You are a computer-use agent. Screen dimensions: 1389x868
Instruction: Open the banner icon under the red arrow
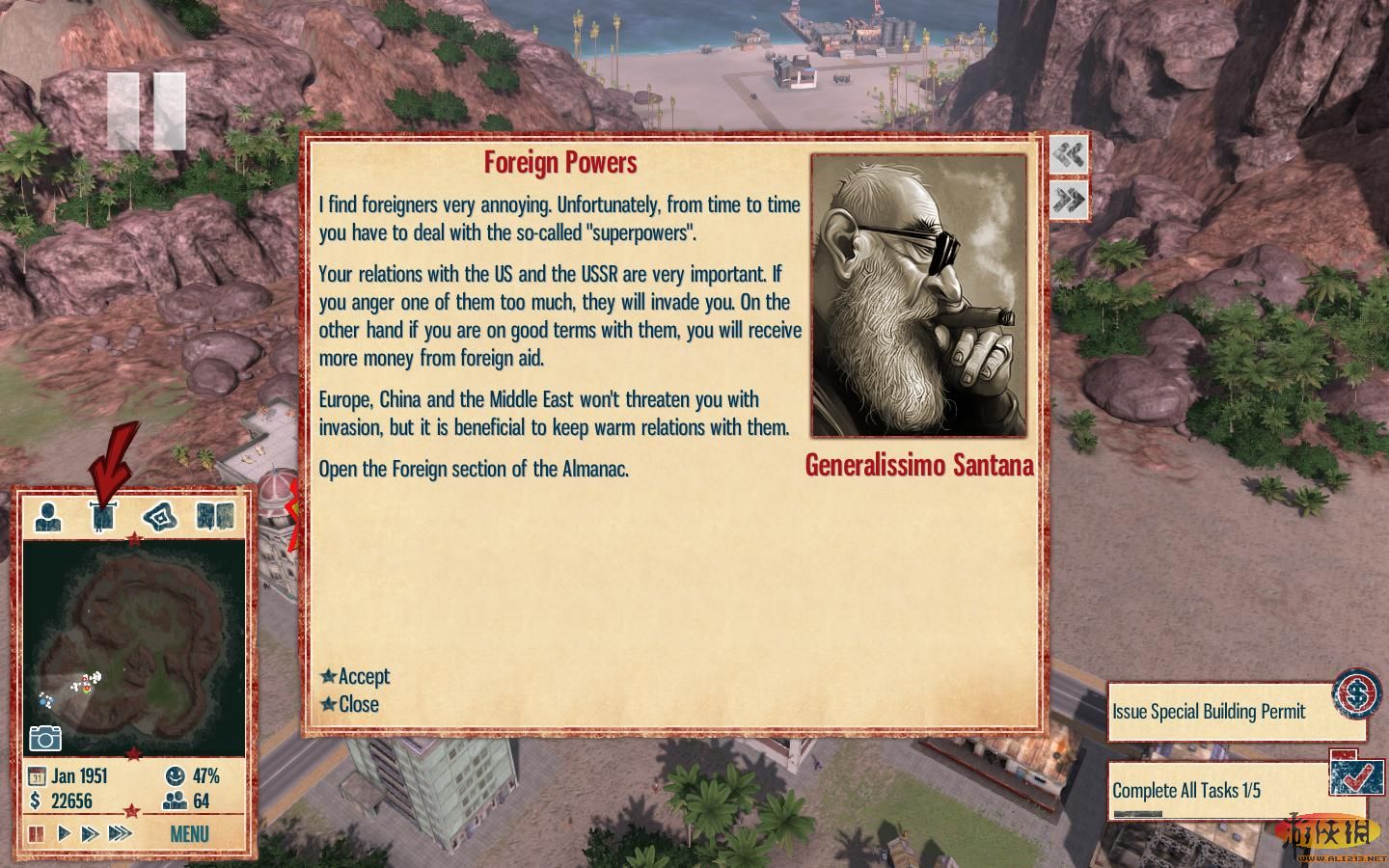tap(103, 517)
